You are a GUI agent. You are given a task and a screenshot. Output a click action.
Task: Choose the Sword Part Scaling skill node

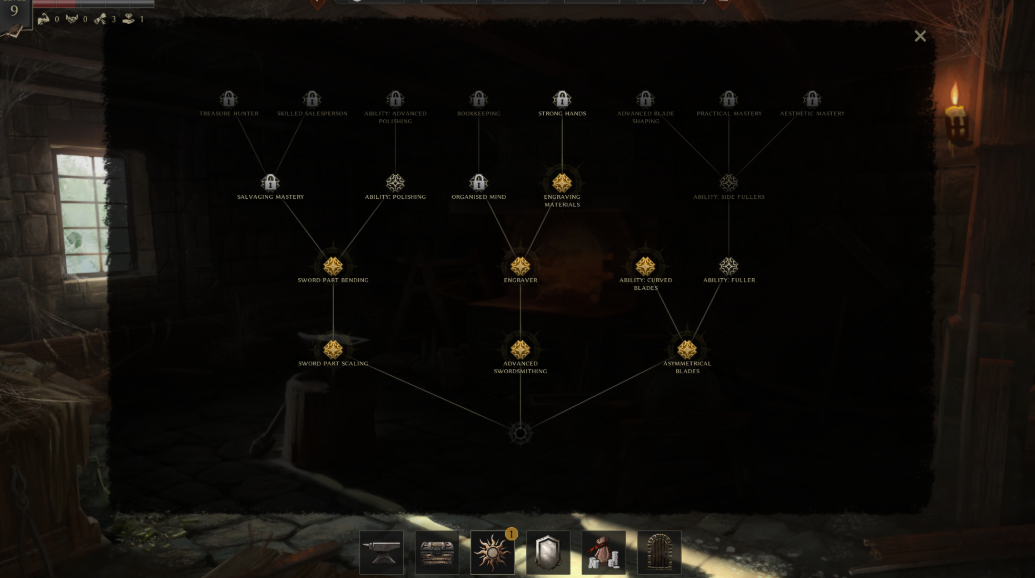333,349
